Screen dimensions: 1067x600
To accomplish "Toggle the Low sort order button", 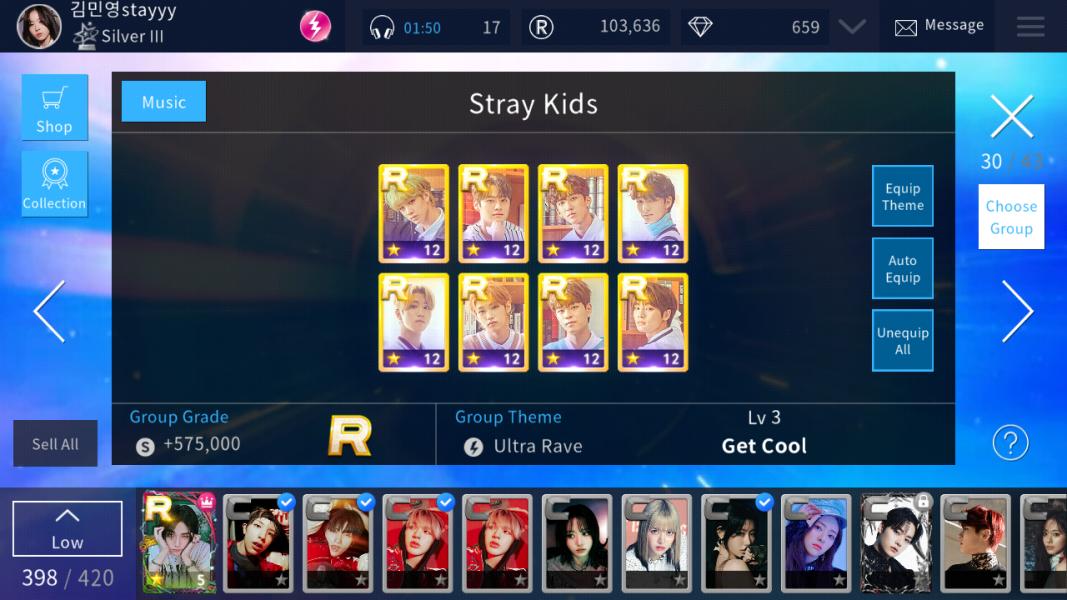I will click(x=67, y=529).
